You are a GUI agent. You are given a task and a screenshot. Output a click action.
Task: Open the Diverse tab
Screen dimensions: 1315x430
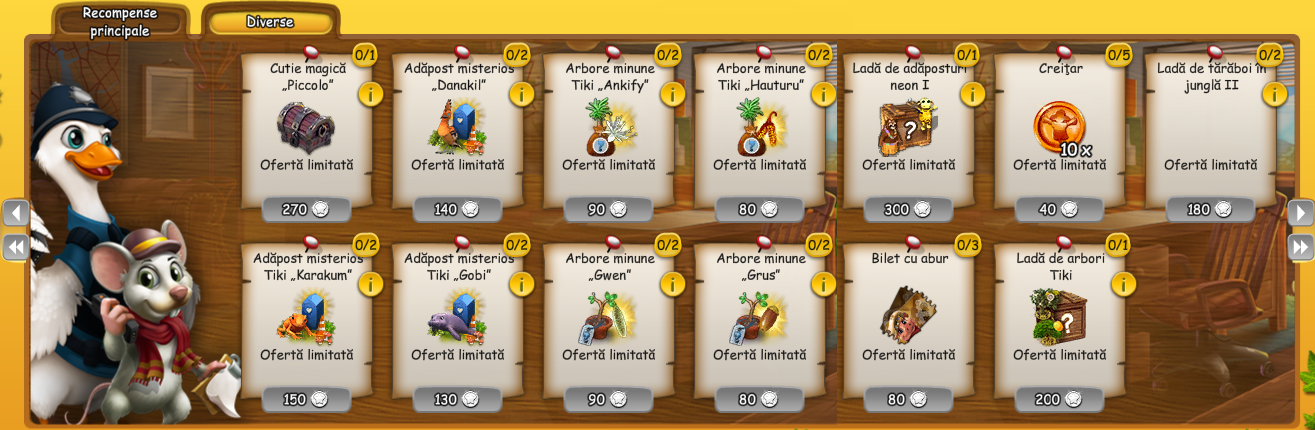point(270,22)
